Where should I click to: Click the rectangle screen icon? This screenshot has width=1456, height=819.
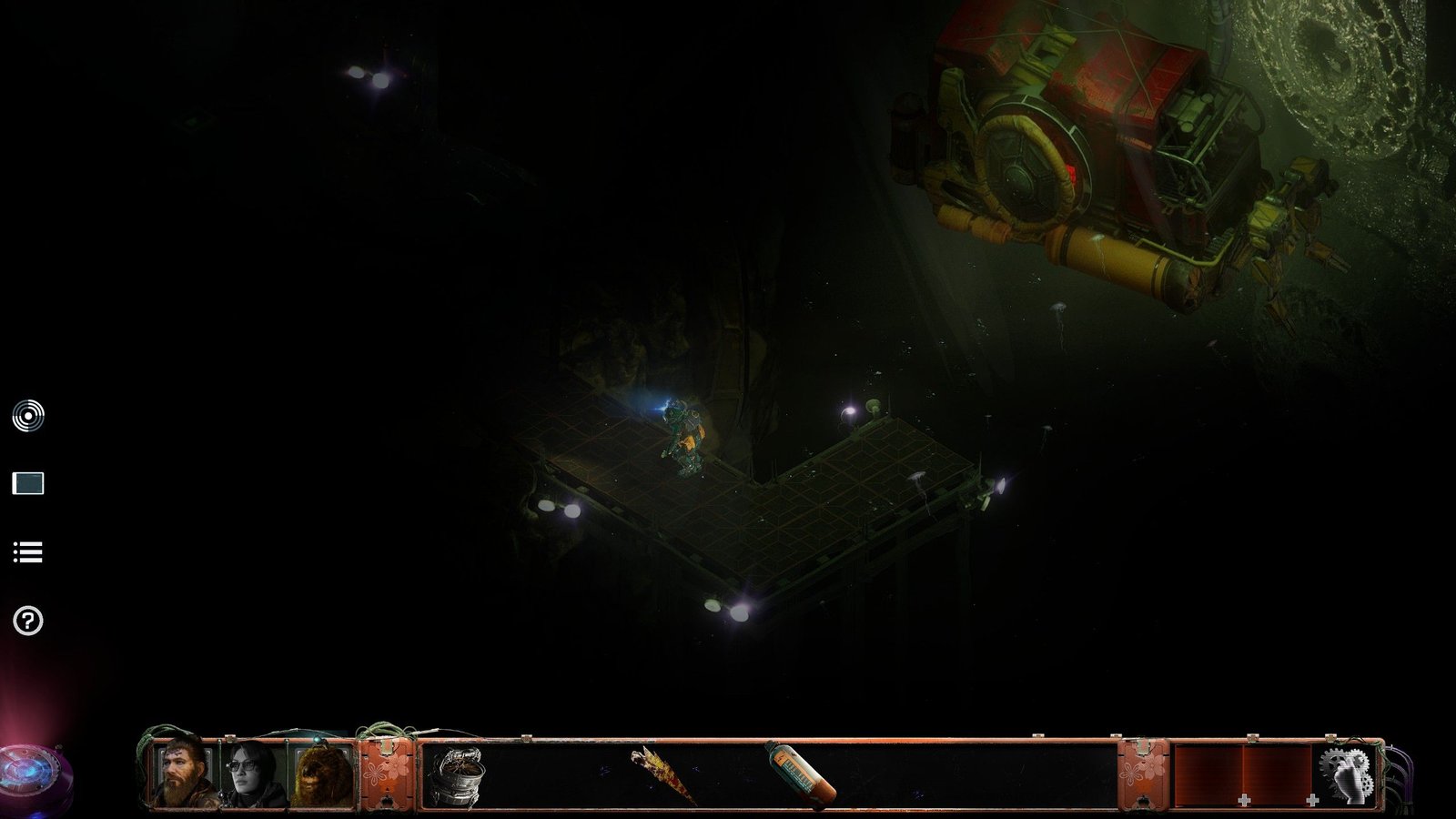28,483
